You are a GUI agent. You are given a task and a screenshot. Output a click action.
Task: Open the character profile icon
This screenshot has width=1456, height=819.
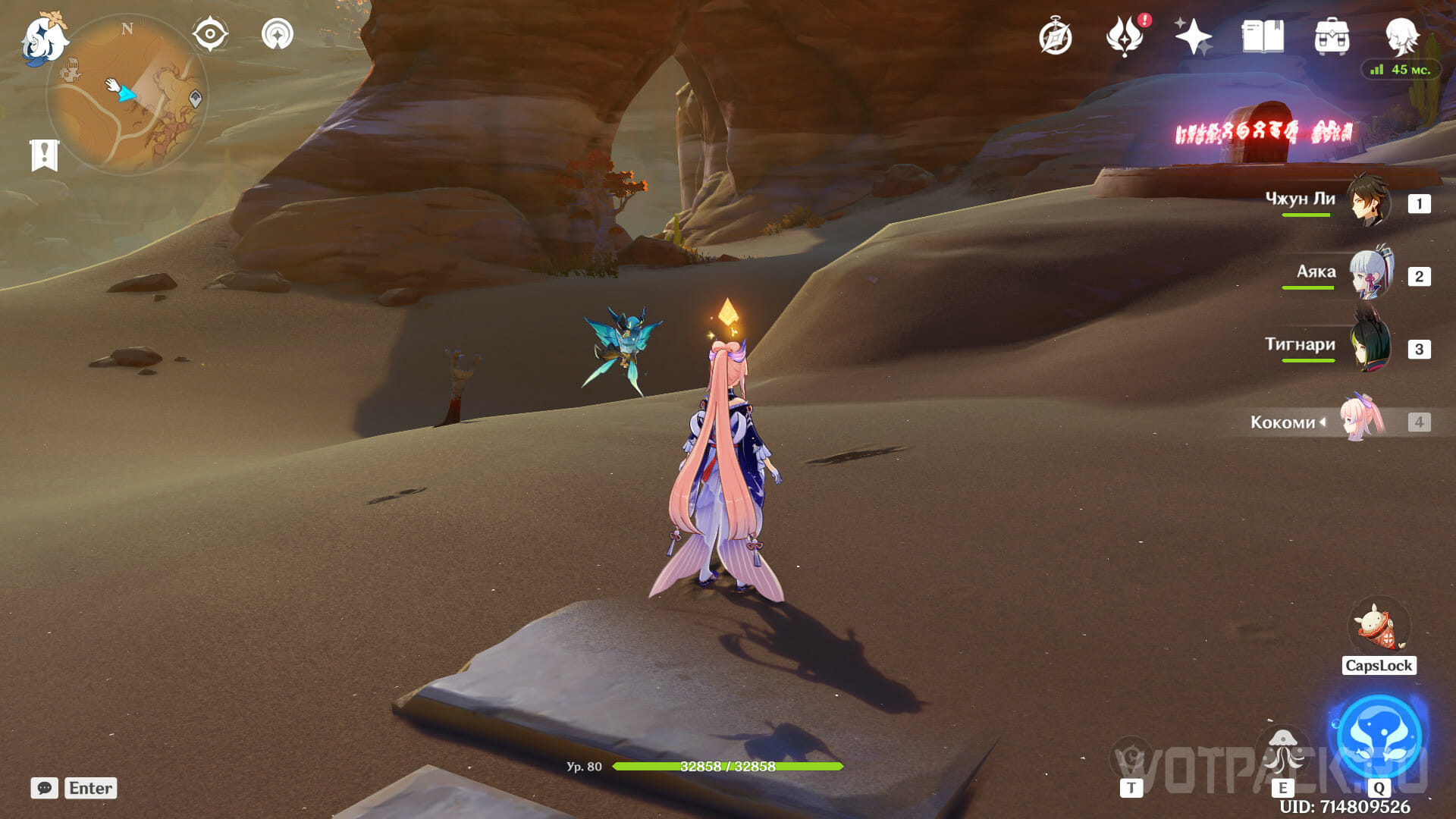[x=1401, y=36]
